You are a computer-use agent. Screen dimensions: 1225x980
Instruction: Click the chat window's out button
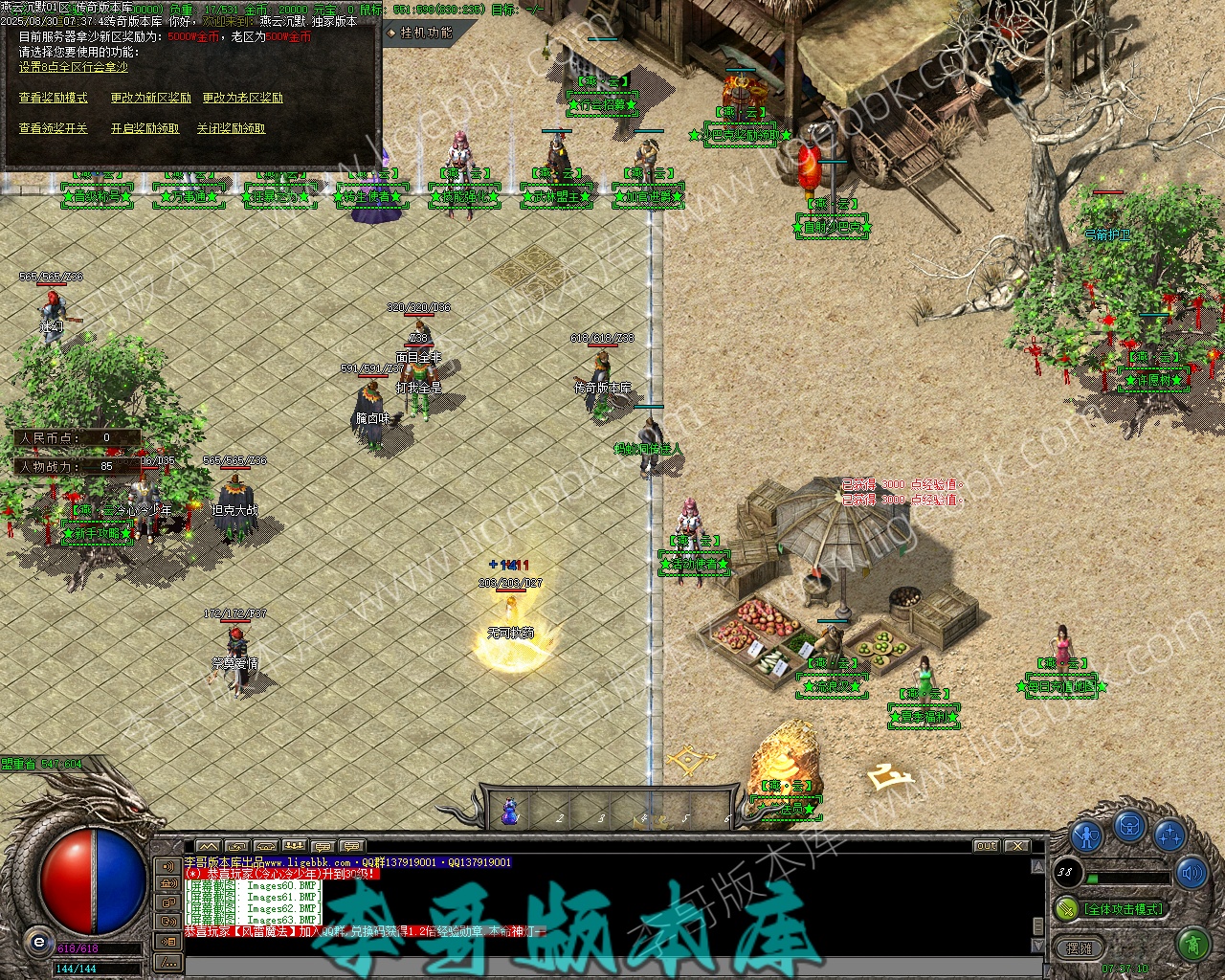[x=987, y=846]
